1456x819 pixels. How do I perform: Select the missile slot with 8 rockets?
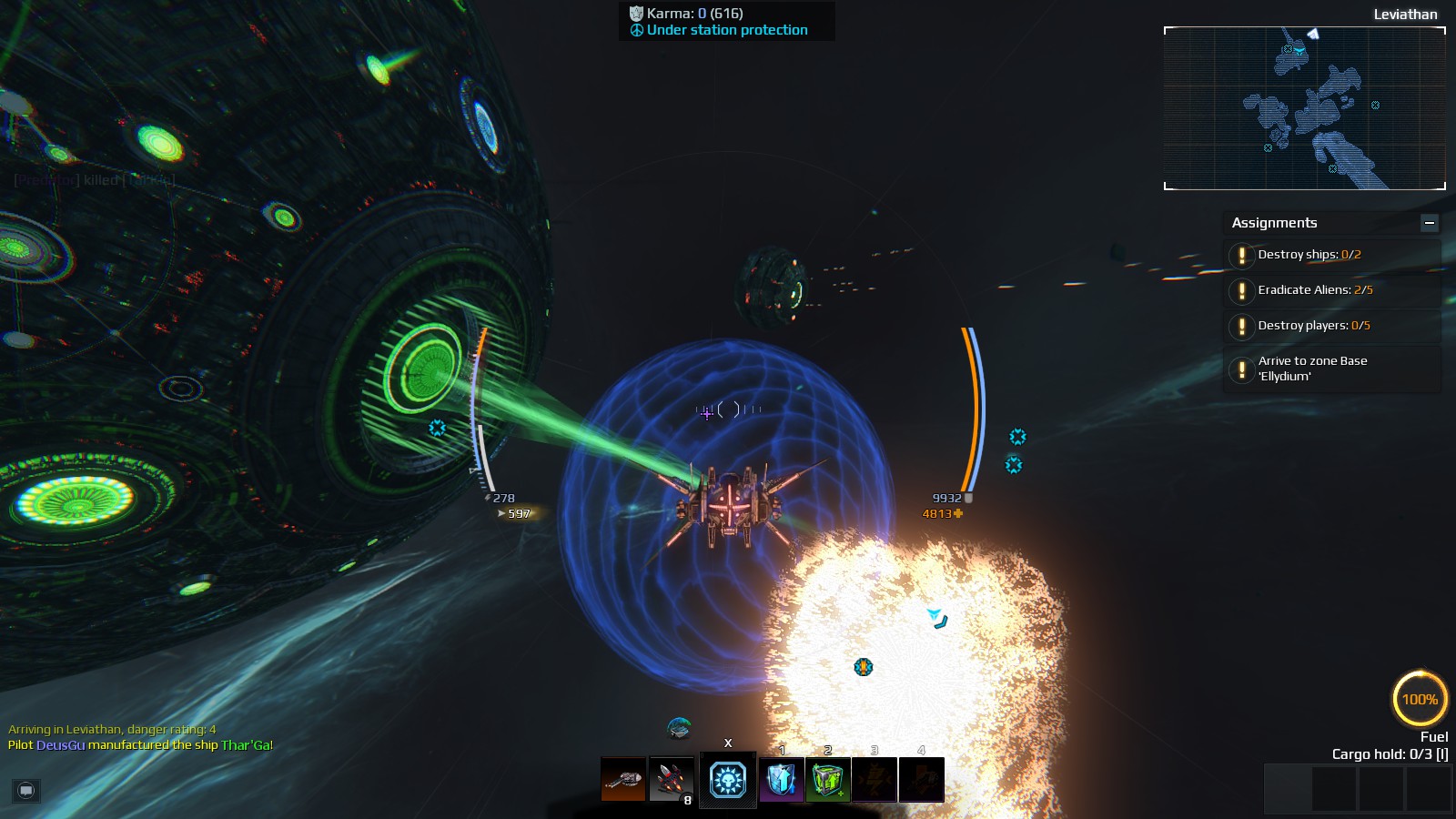[x=672, y=780]
